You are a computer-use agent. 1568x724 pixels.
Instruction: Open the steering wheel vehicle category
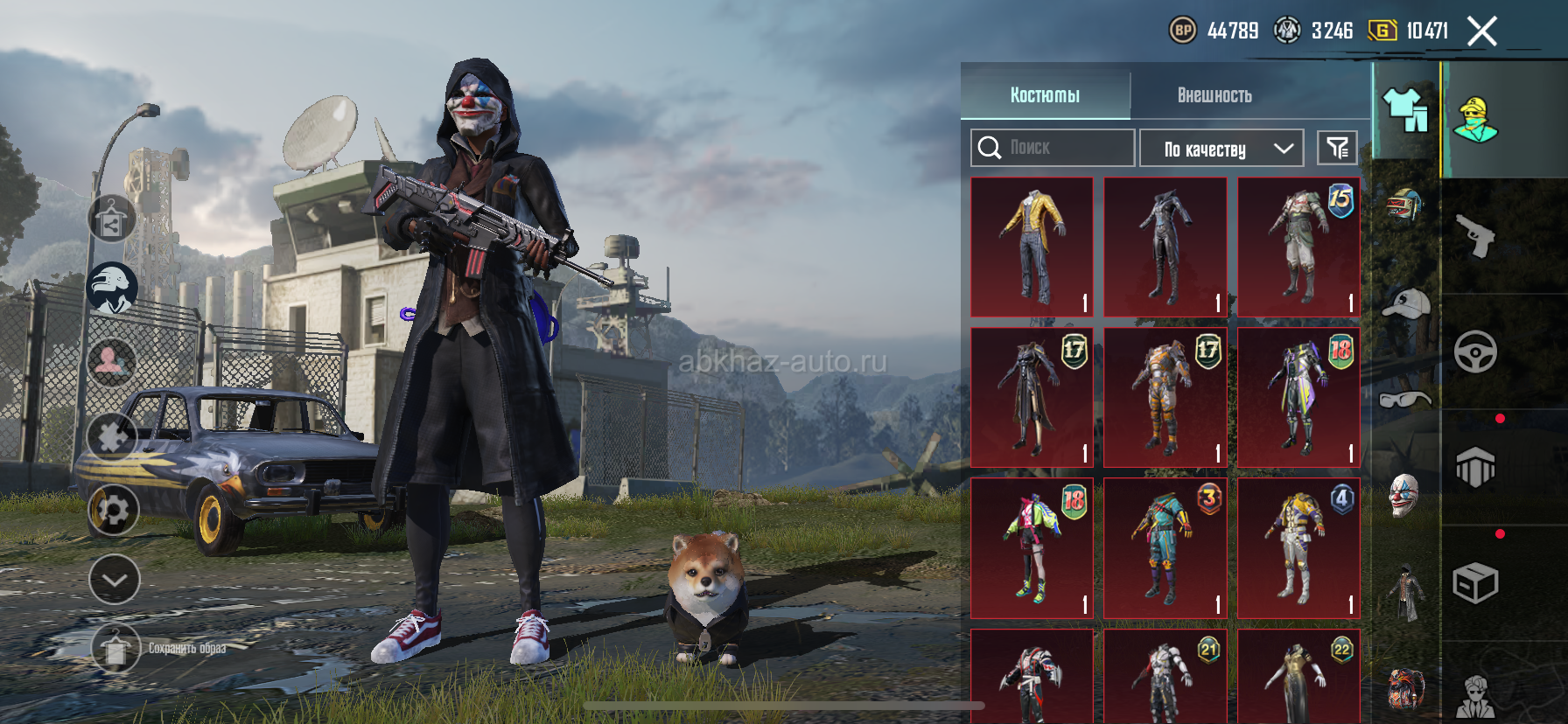tap(1475, 352)
